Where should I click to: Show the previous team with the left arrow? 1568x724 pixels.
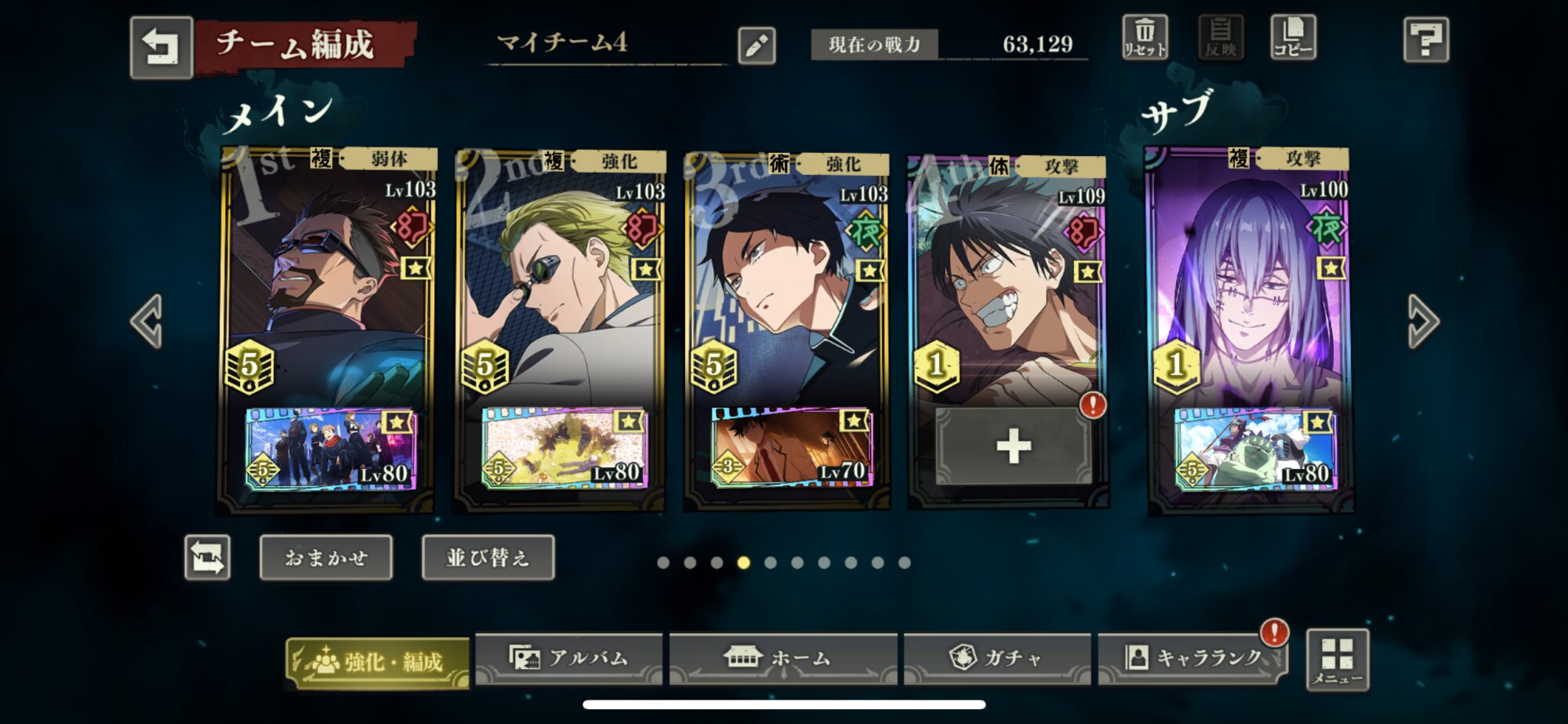[x=147, y=321]
